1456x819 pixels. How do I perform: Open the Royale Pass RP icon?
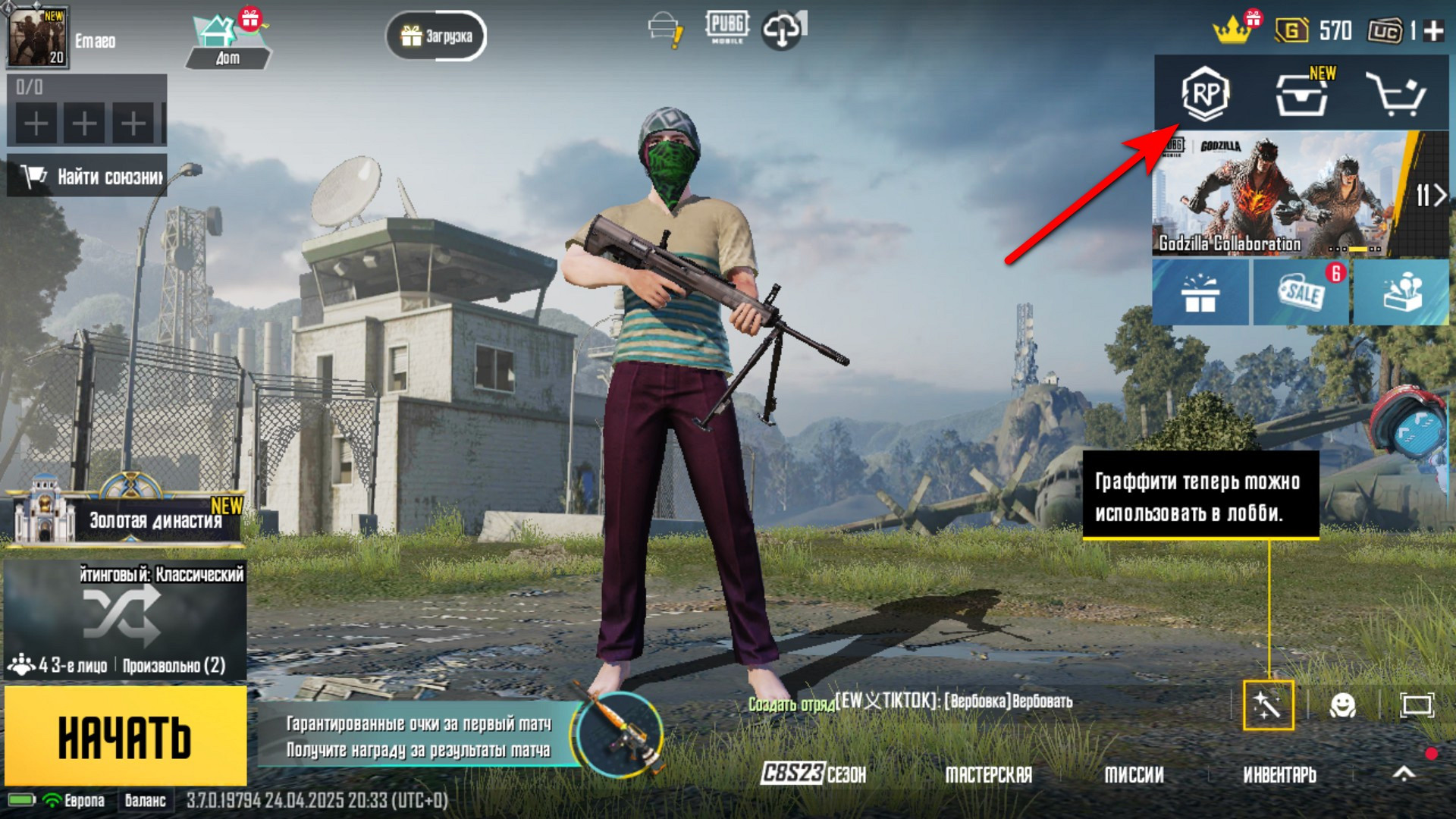(1205, 94)
